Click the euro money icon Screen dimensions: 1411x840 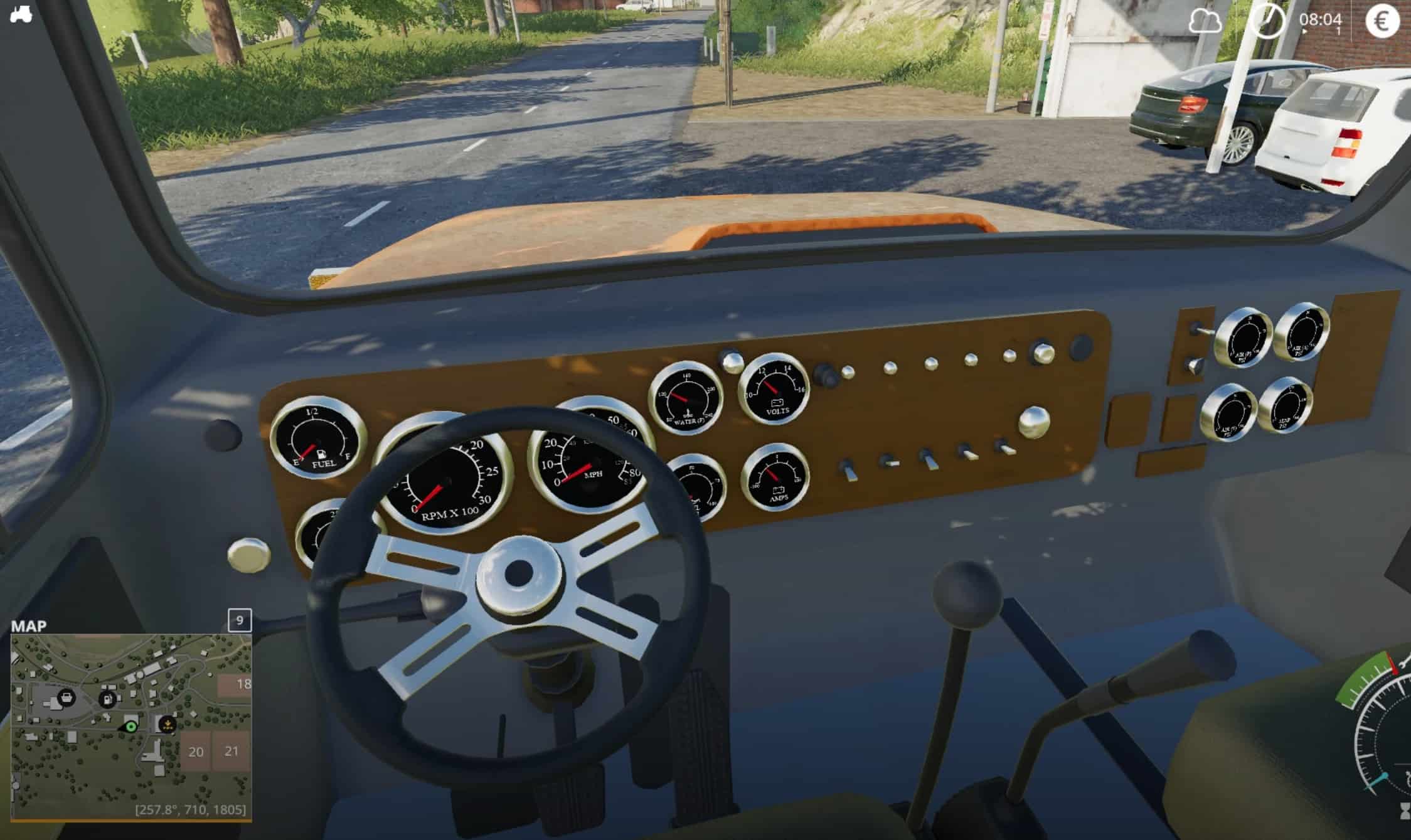point(1382,21)
